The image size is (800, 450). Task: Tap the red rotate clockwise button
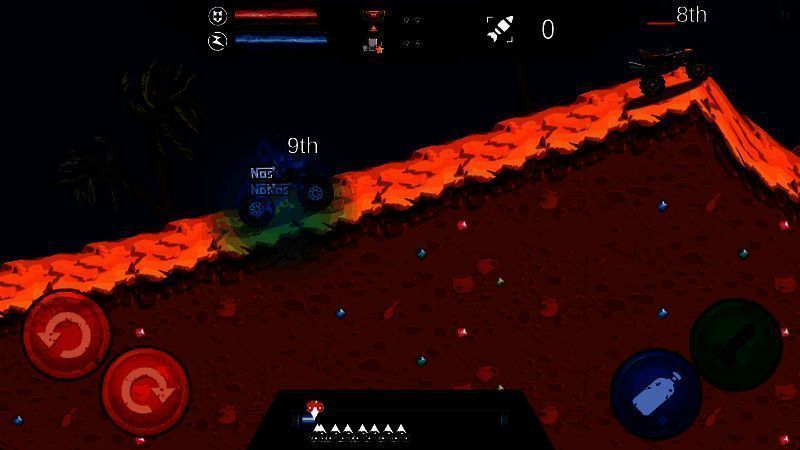(145, 391)
